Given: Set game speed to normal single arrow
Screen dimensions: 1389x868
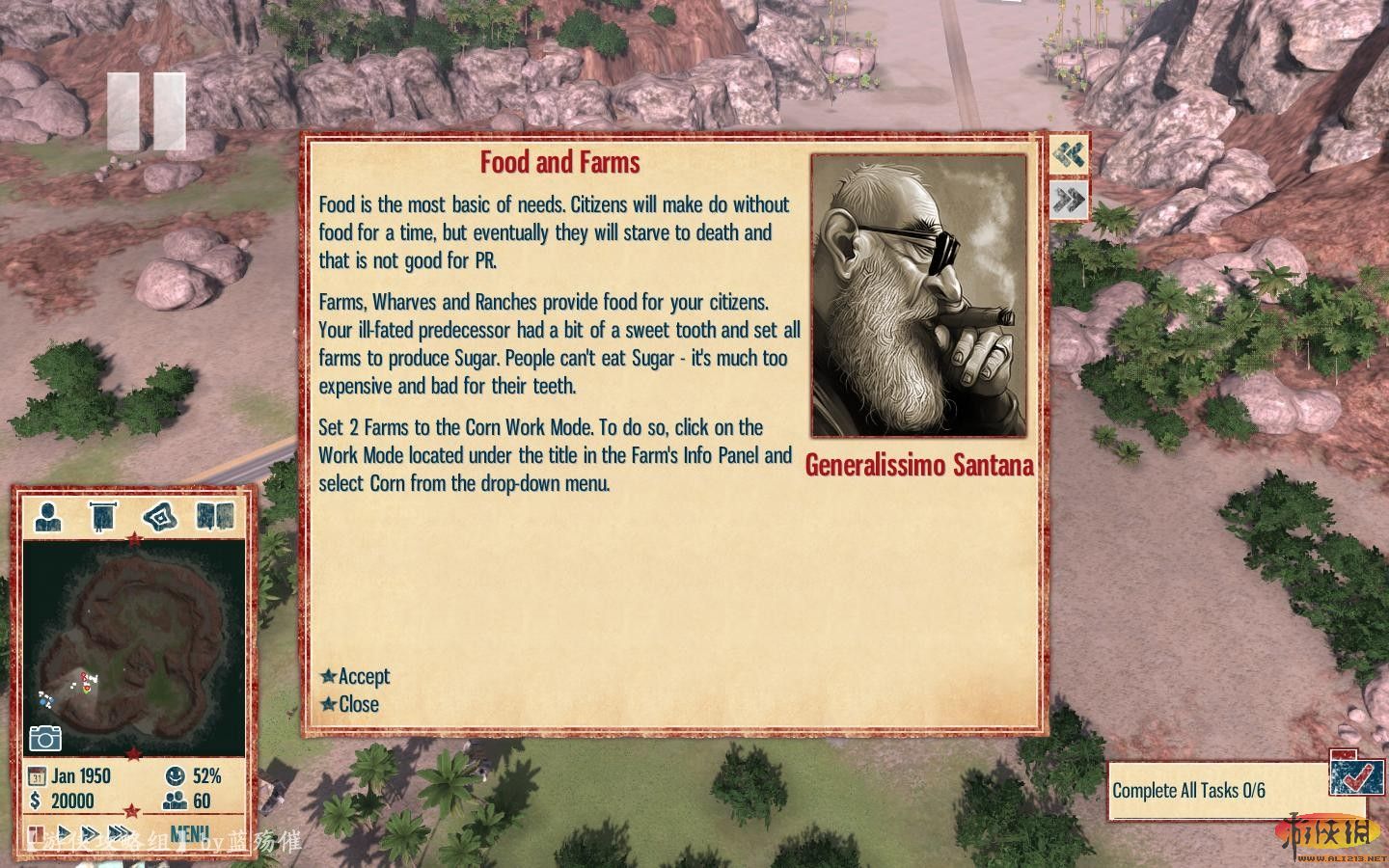Looking at the screenshot, I should (x=65, y=833).
